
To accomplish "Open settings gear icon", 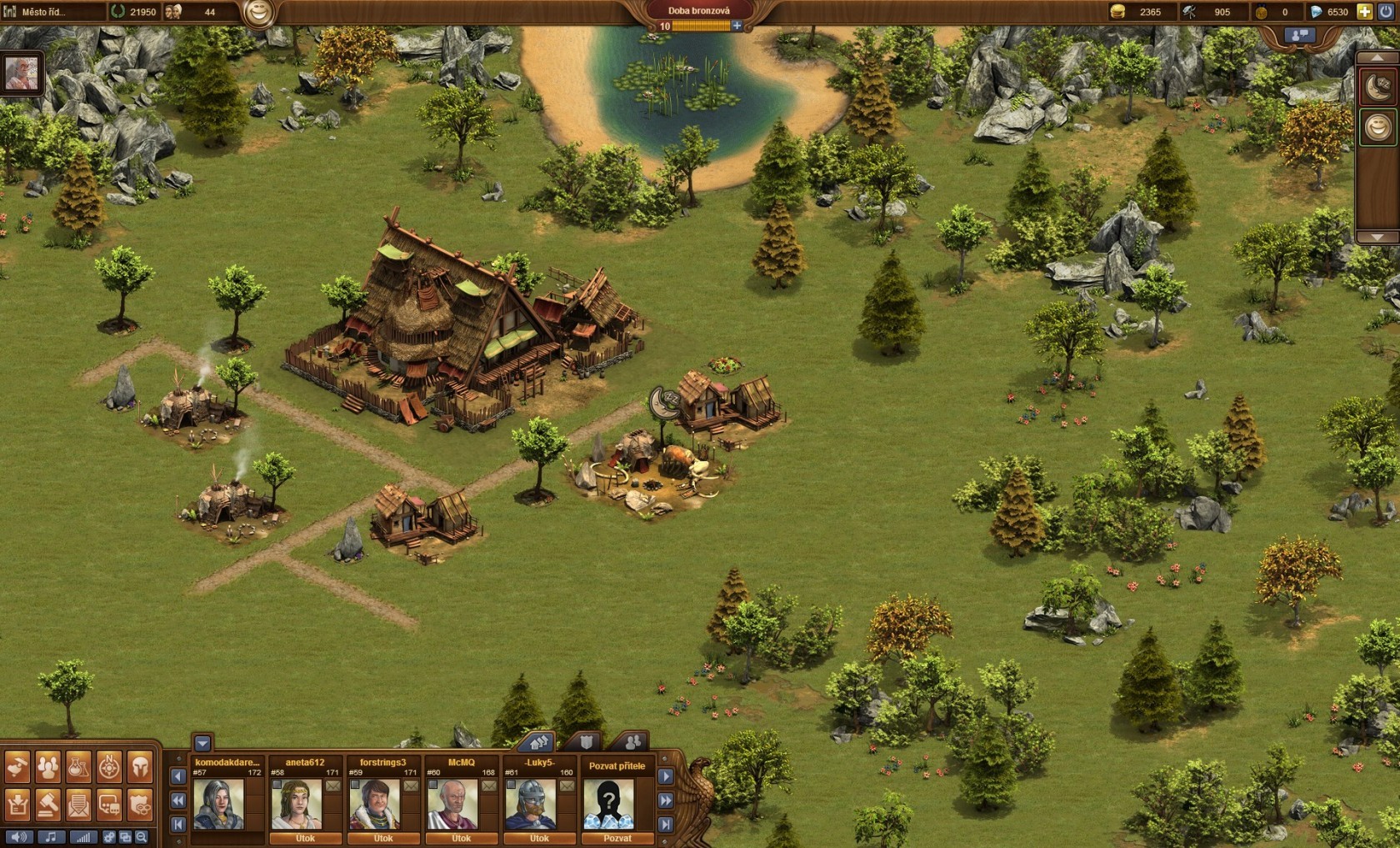I will click(x=109, y=837).
